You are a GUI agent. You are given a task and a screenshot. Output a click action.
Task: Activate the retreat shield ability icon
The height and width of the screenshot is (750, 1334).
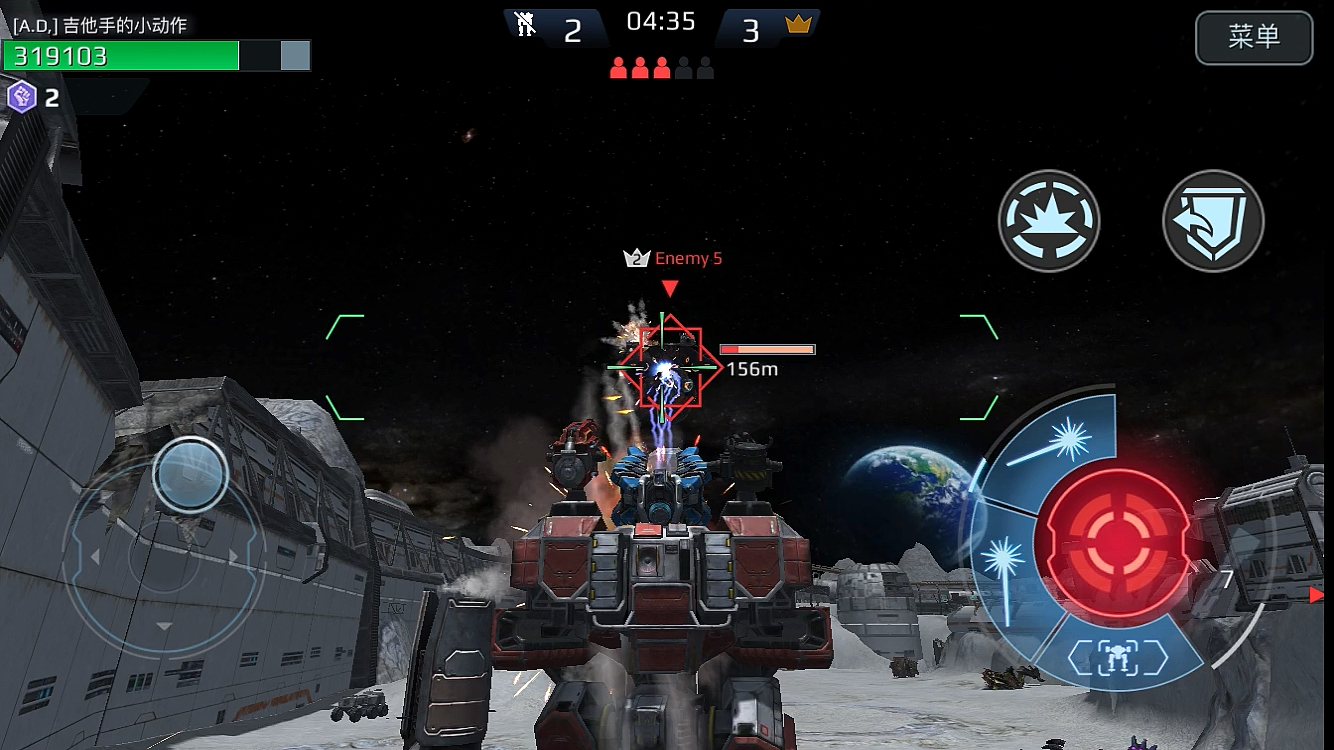1213,220
